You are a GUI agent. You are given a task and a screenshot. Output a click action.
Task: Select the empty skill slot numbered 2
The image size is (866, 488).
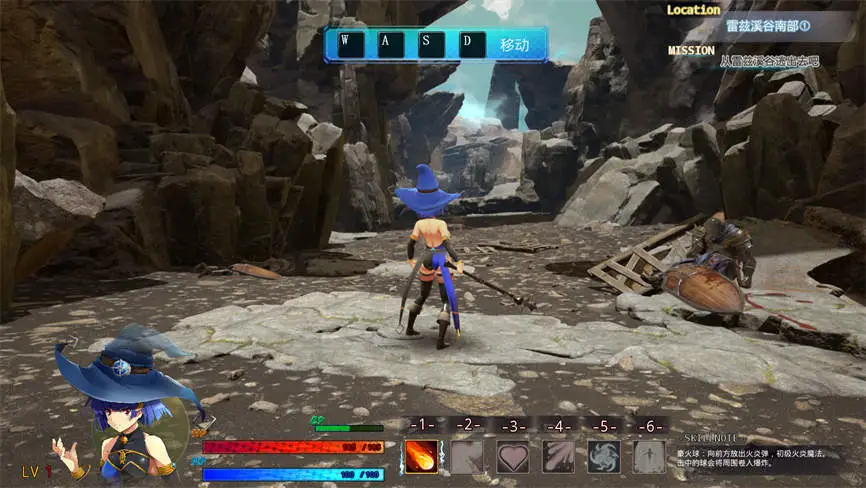pos(467,456)
